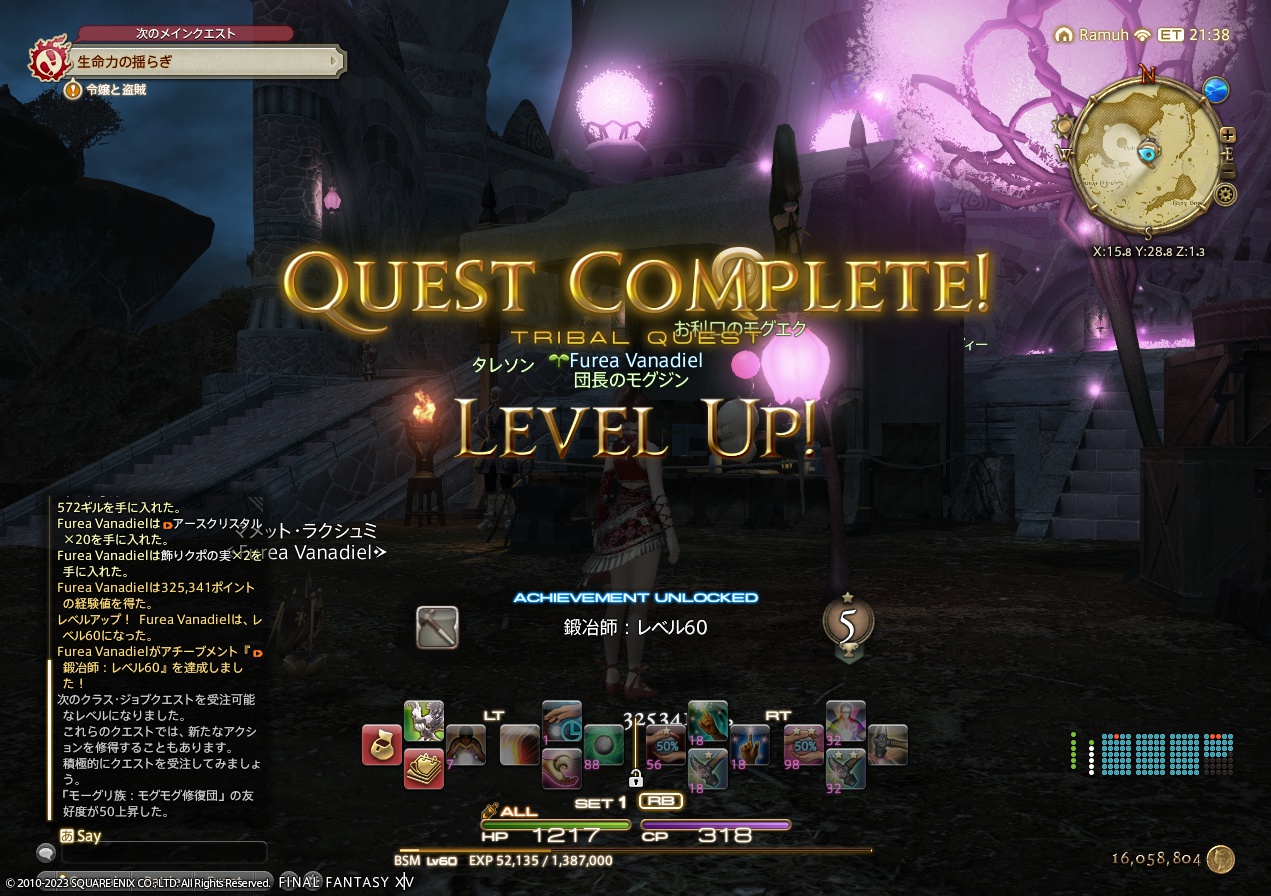Image resolution: width=1271 pixels, height=896 pixels.
Task: Click the chat input field
Action: 165,853
